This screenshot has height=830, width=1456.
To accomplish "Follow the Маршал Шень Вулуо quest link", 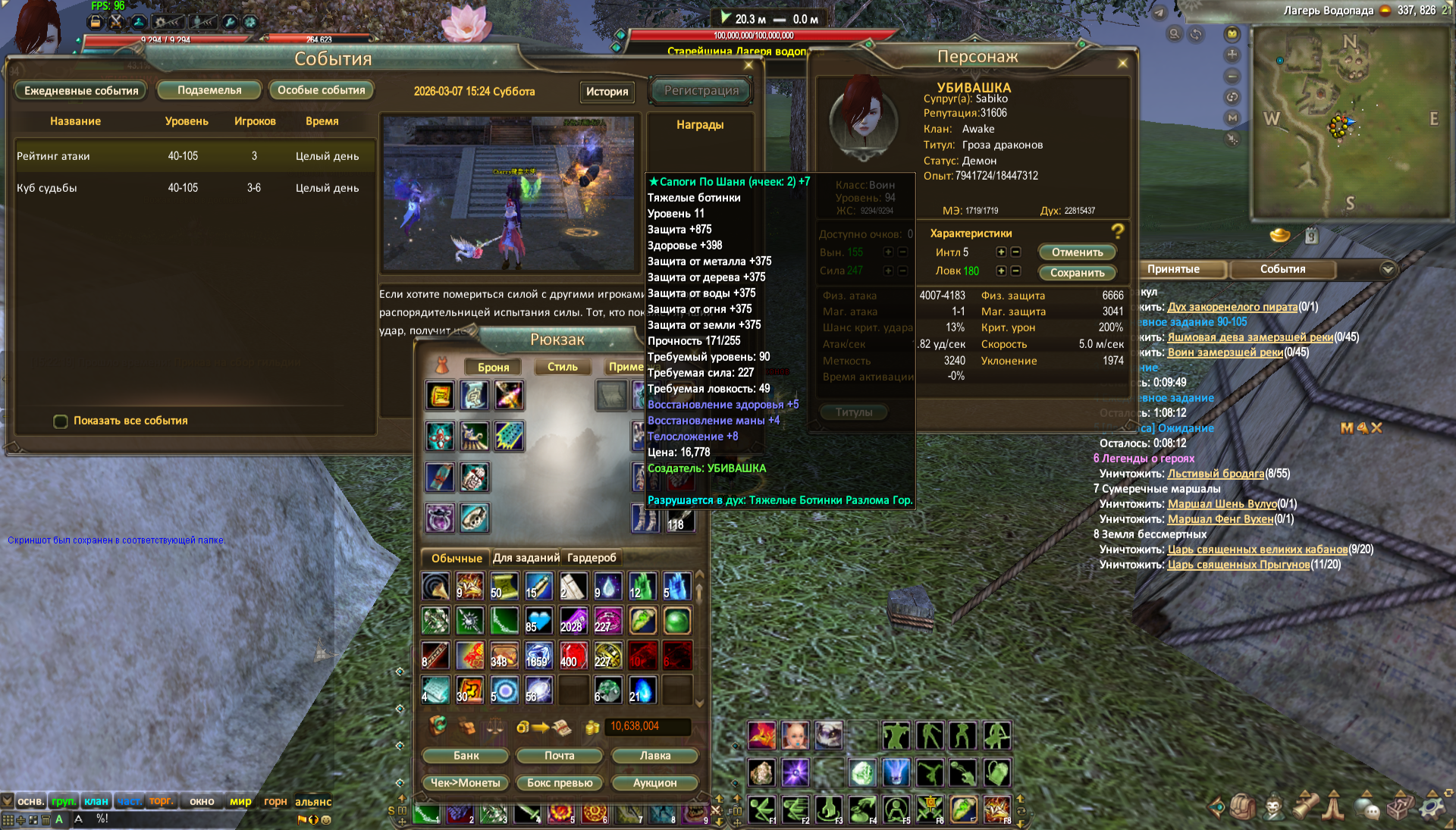I will 1222,504.
